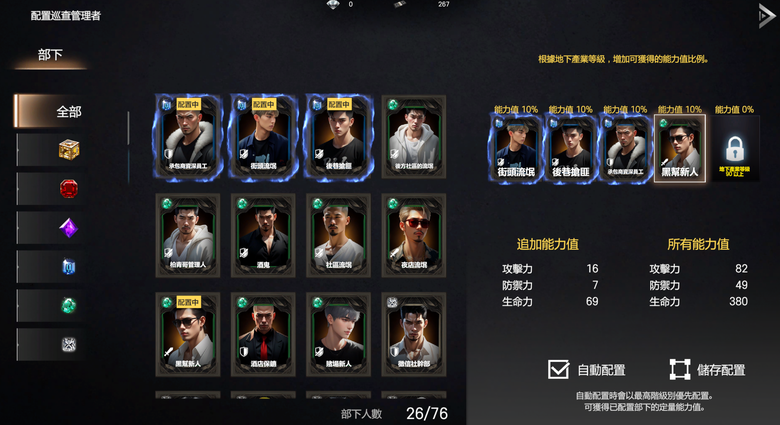Switch to the 部下 subordinates tab
Image resolution: width=780 pixels, height=425 pixels.
pos(50,55)
